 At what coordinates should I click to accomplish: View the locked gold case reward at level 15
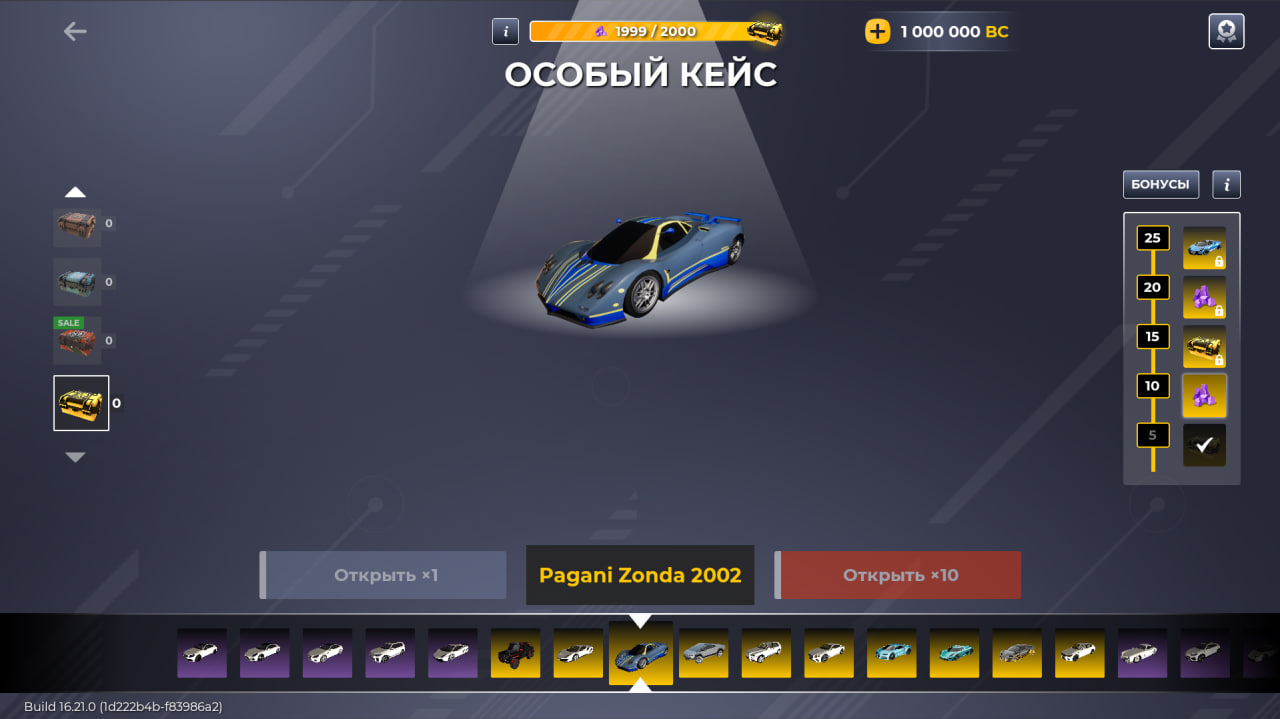tap(1204, 346)
